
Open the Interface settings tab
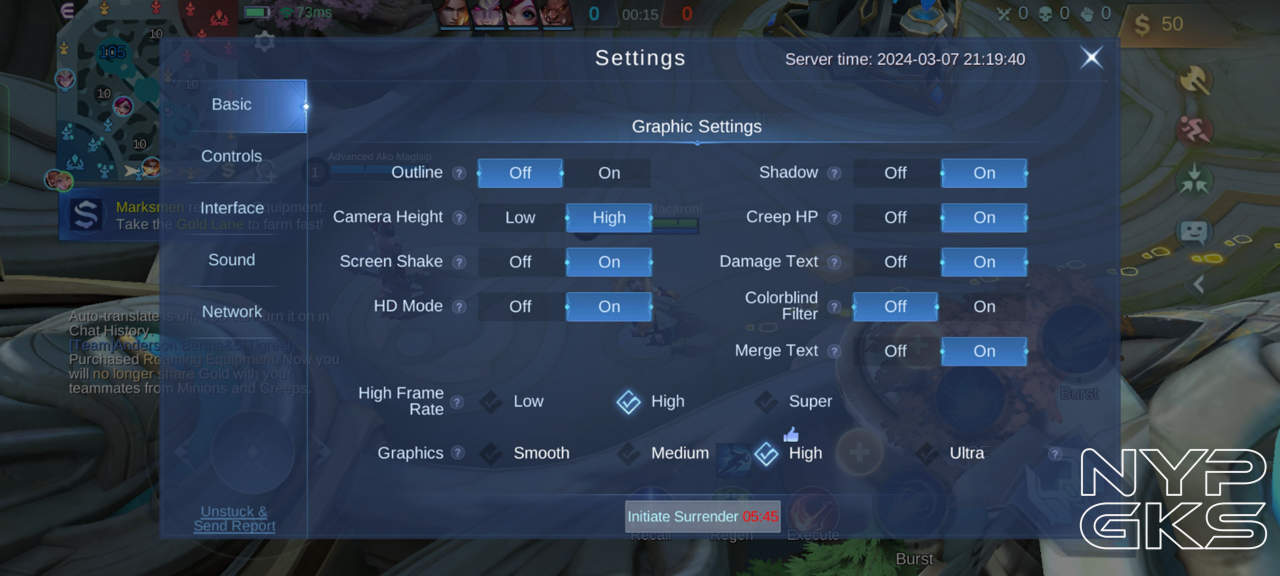[232, 208]
